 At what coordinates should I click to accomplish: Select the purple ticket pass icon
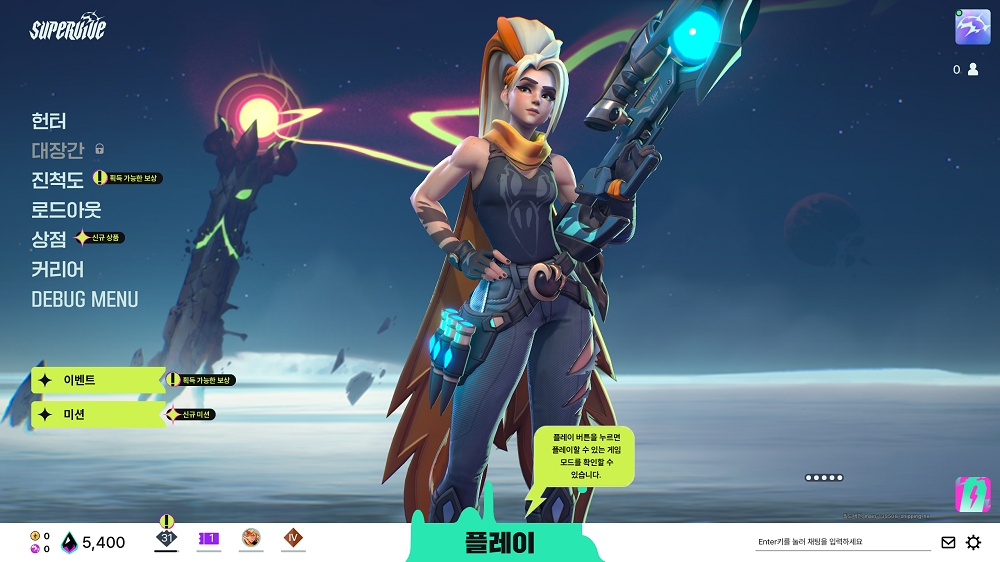coord(209,538)
